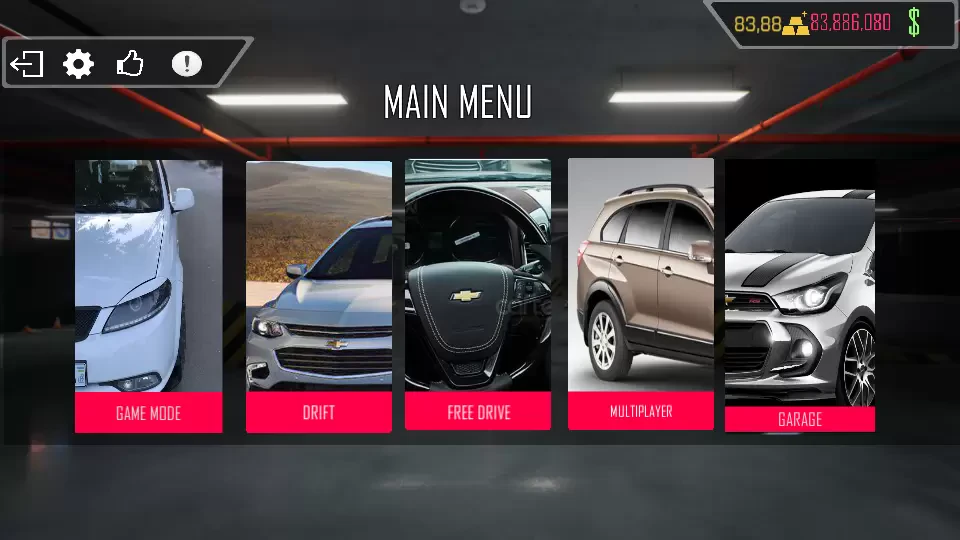Click the gold bars icon
Image resolution: width=960 pixels, height=540 pixels.
796,24
